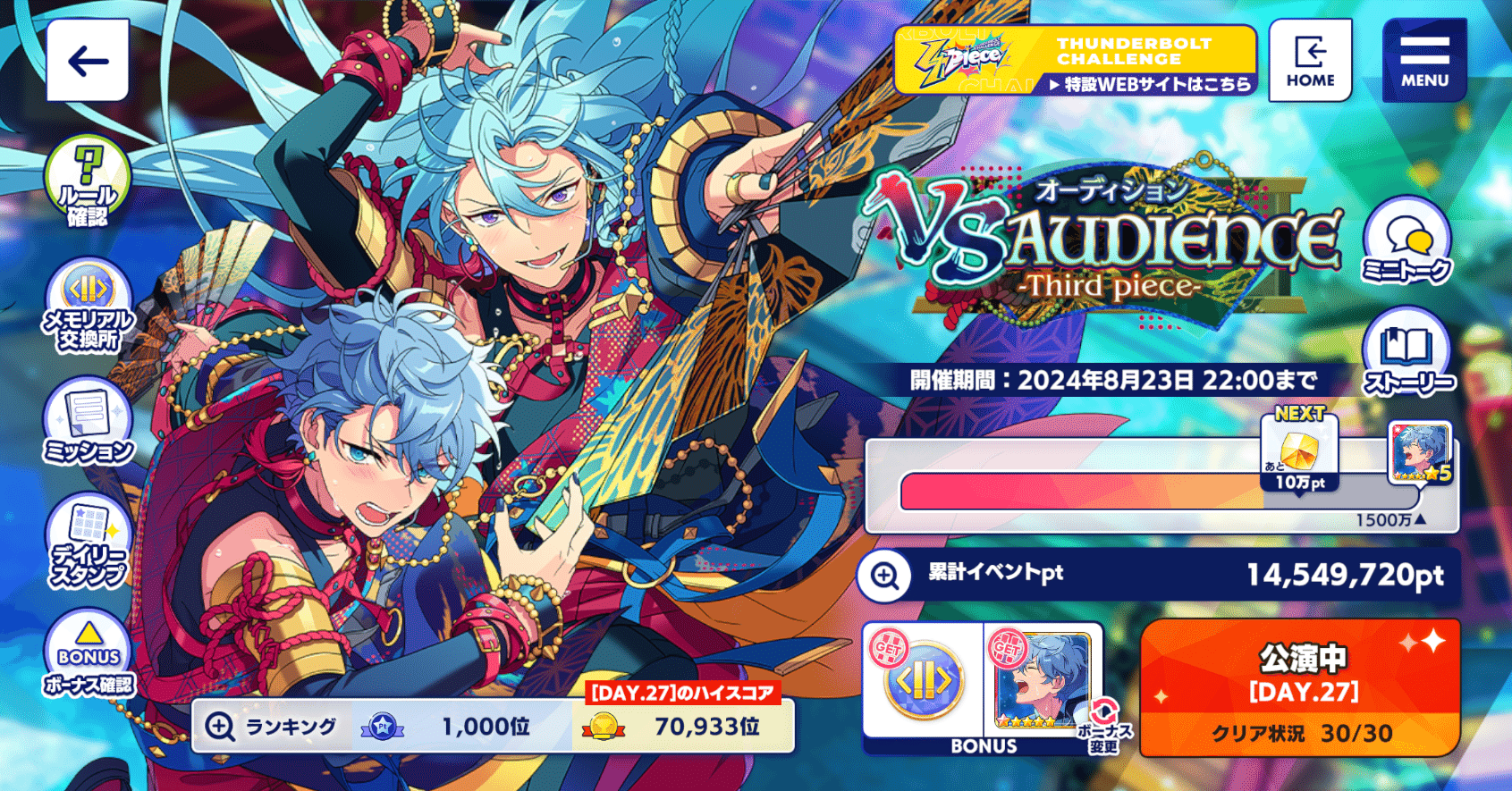The image size is (1512, 791).
Task: Open ランキング details with its magnifier icon
Action: (x=218, y=727)
